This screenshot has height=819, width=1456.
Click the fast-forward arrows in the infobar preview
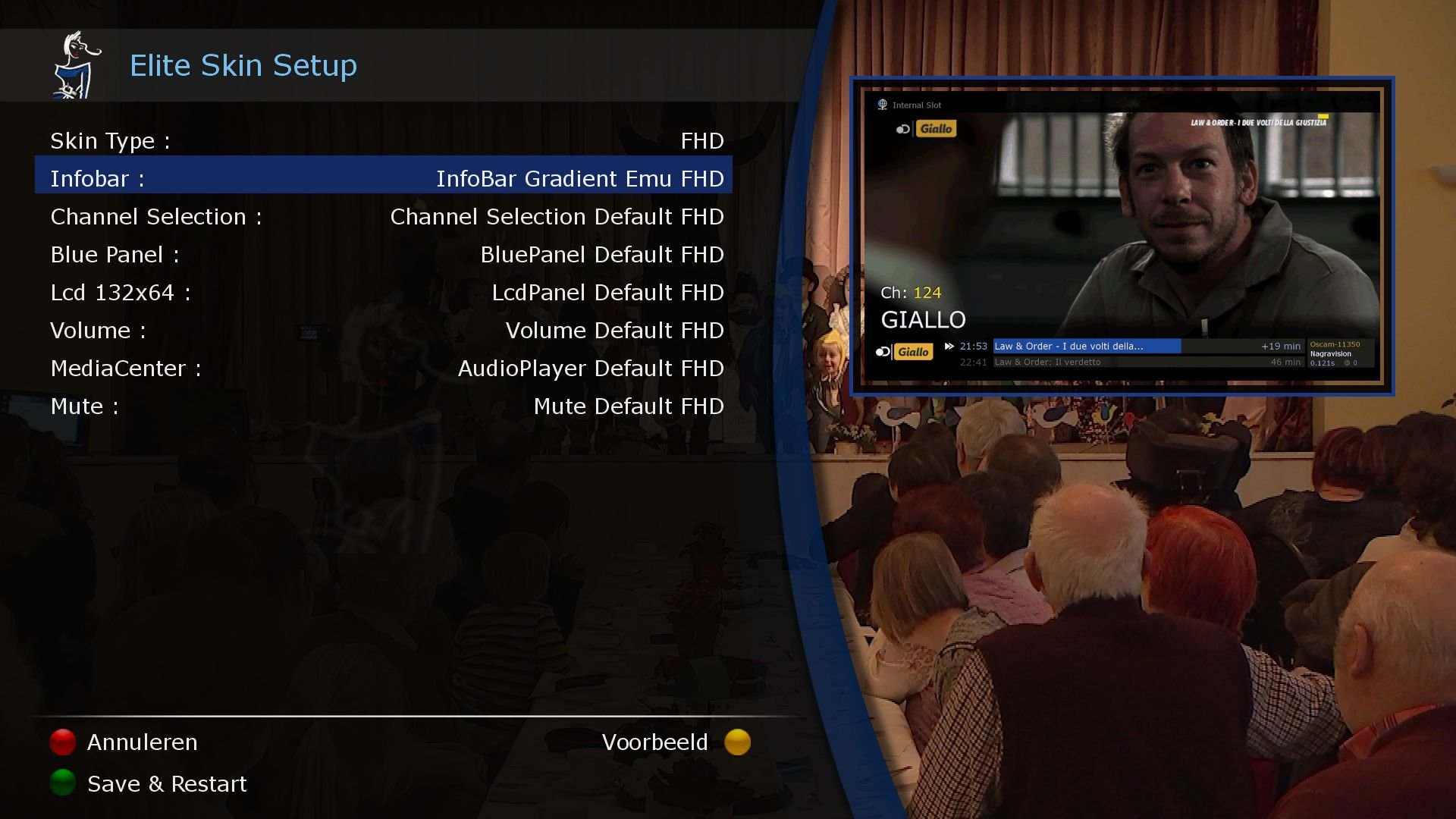pos(949,346)
